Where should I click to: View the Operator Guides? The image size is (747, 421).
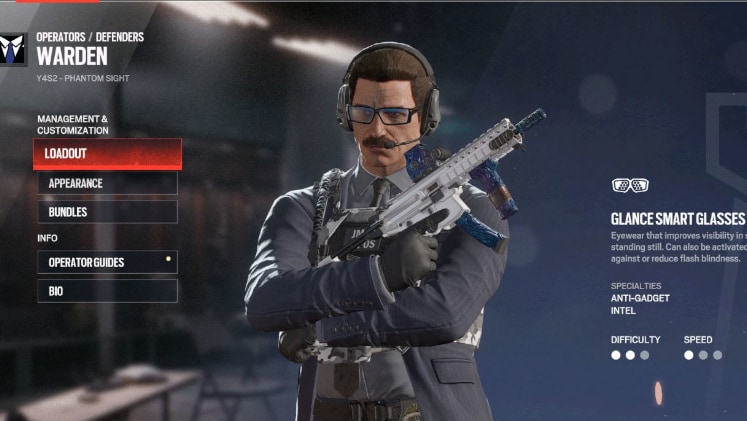[x=108, y=262]
